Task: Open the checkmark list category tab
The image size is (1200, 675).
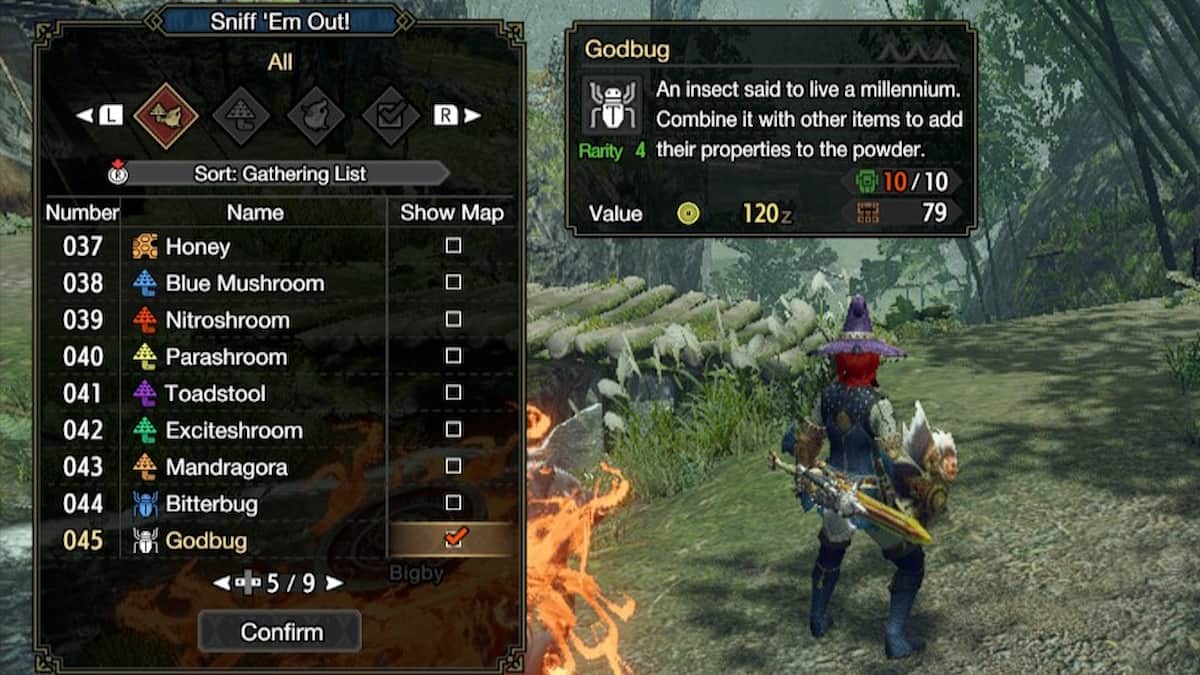Action: coord(390,116)
